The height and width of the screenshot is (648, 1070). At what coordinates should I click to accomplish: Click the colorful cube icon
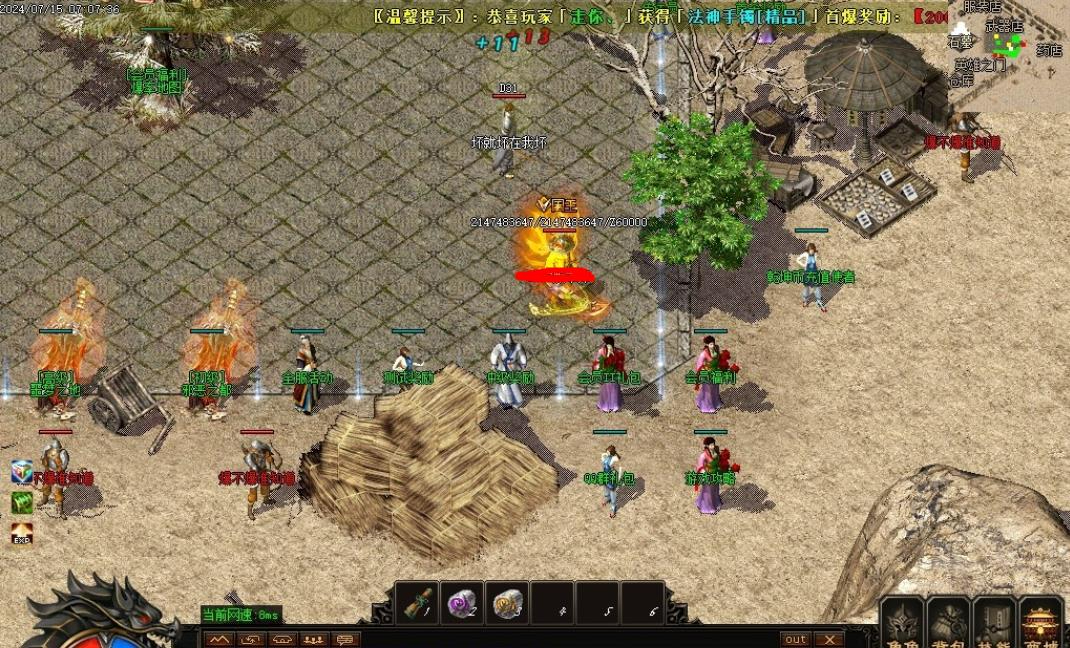pyautogui.click(x=22, y=472)
